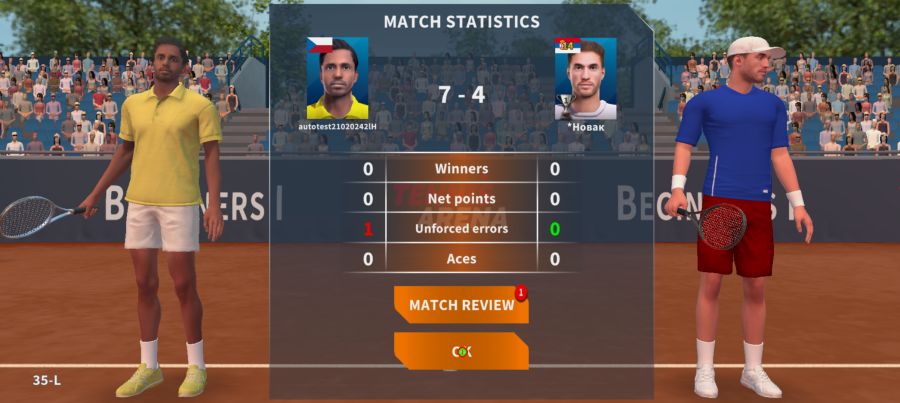View autotest21020242lH player portrait

point(337,79)
